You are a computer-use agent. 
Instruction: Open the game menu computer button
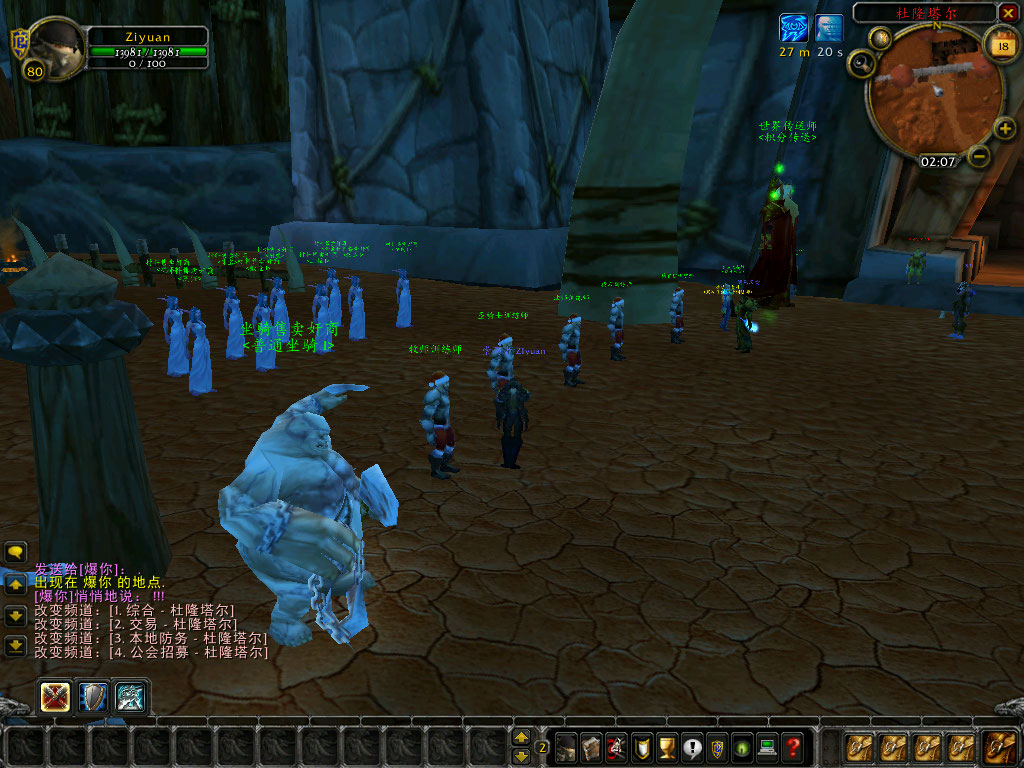point(767,746)
